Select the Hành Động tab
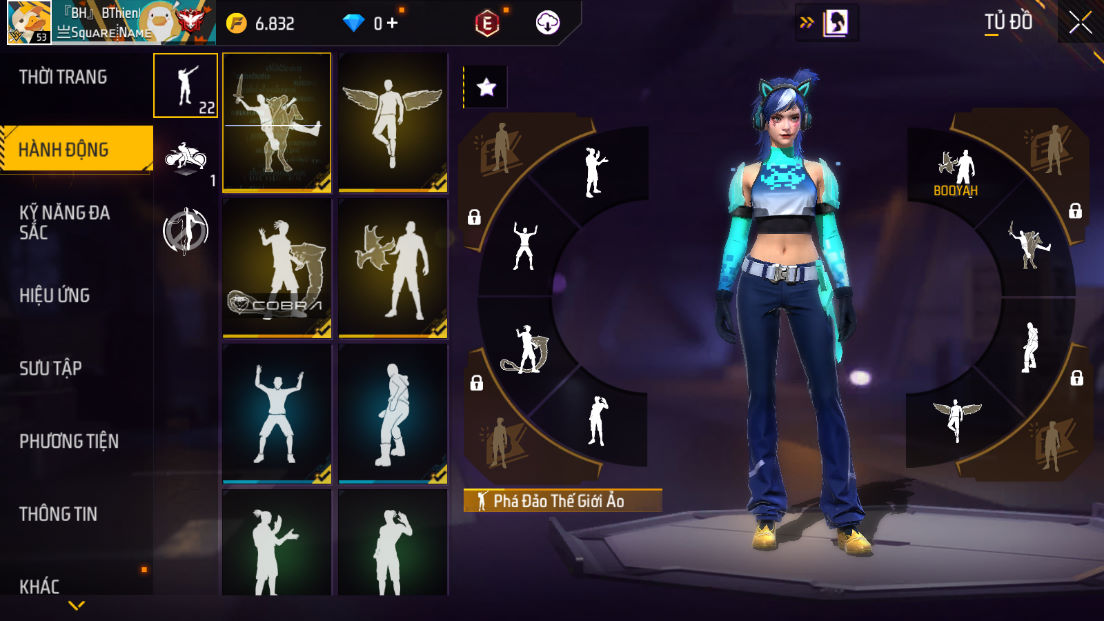This screenshot has width=1104, height=621. click(x=64, y=150)
